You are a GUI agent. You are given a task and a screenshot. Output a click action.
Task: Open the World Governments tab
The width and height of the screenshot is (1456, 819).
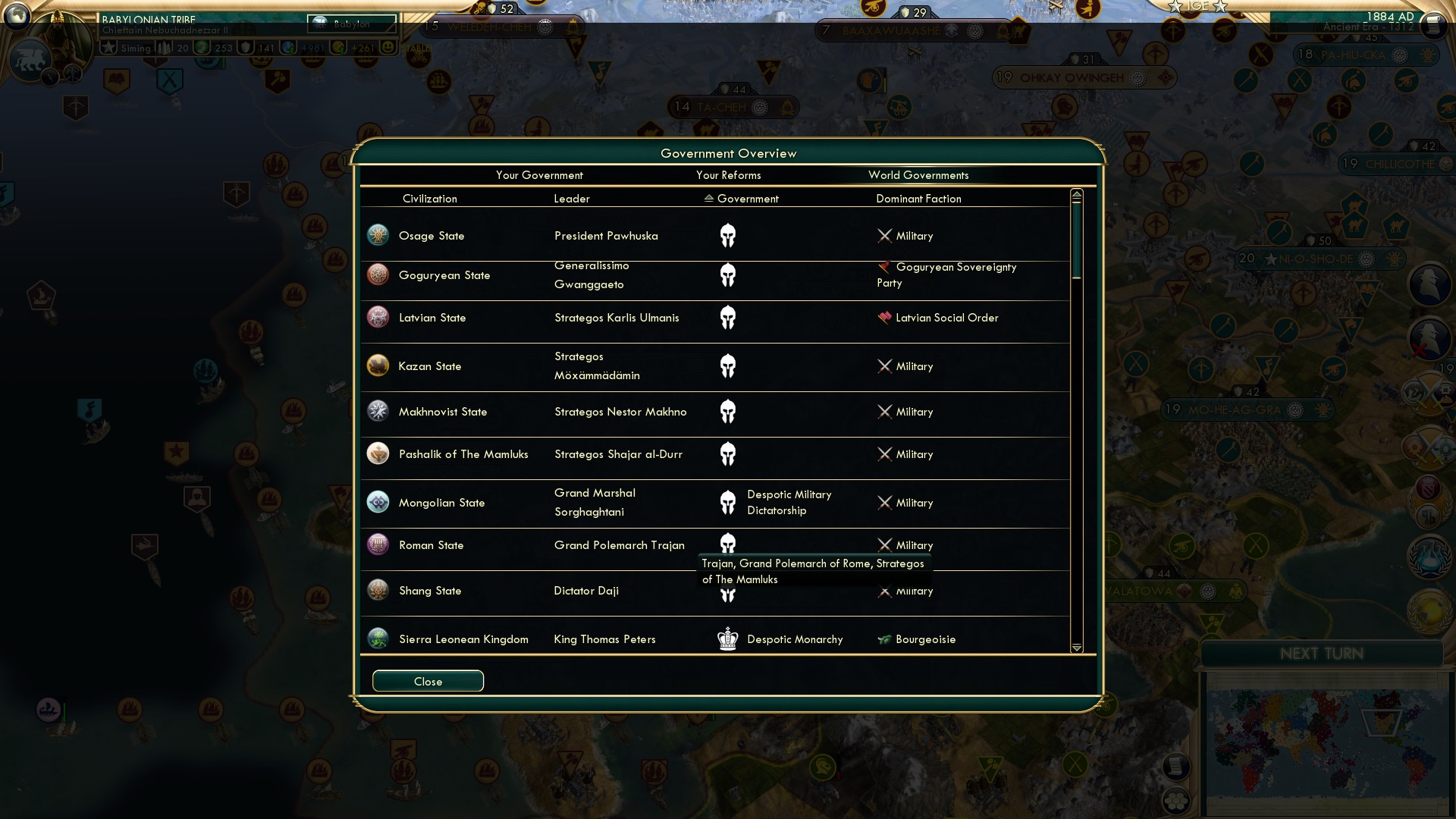[919, 175]
